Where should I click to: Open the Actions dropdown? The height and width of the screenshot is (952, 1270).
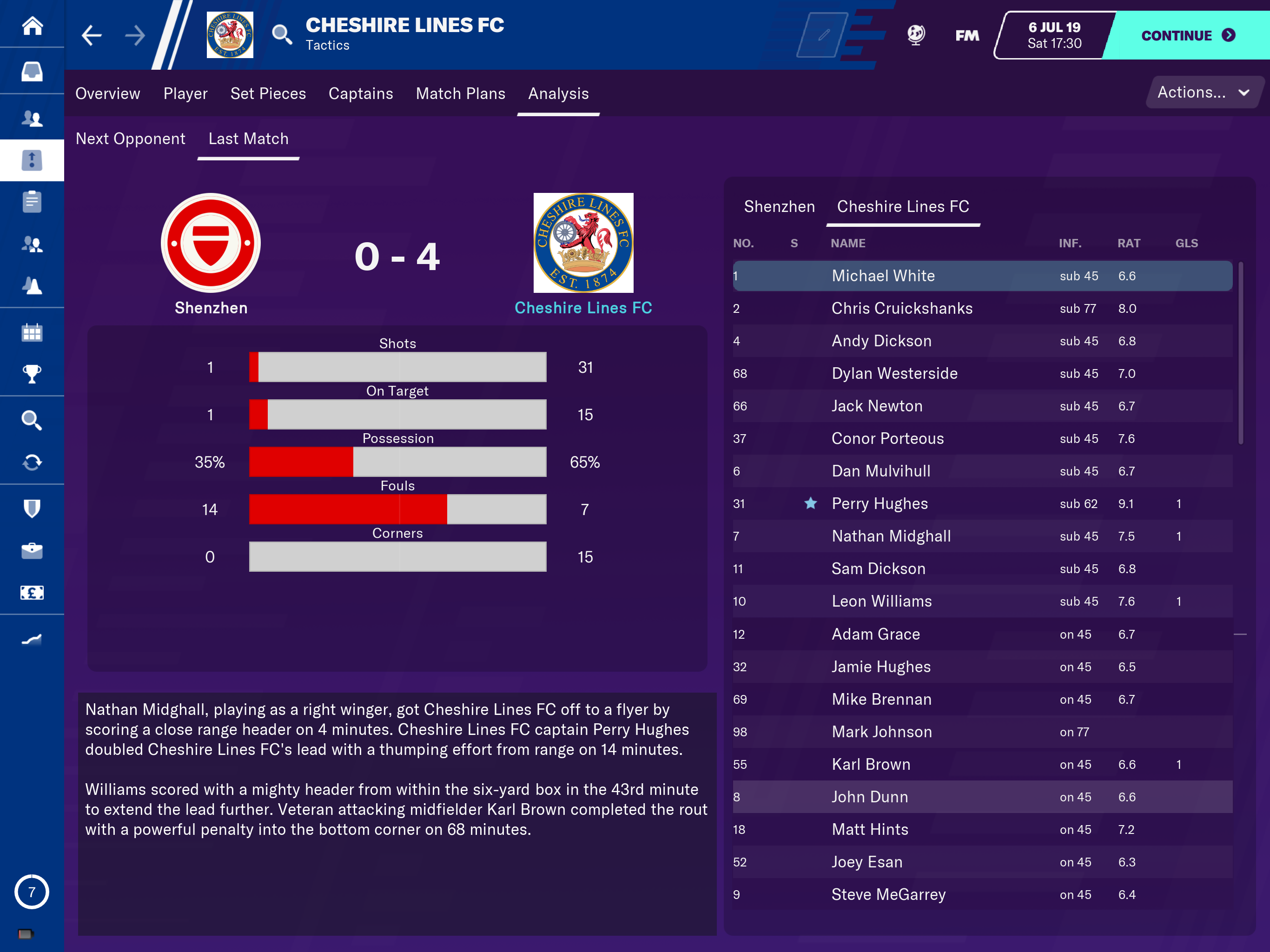pyautogui.click(x=1203, y=93)
